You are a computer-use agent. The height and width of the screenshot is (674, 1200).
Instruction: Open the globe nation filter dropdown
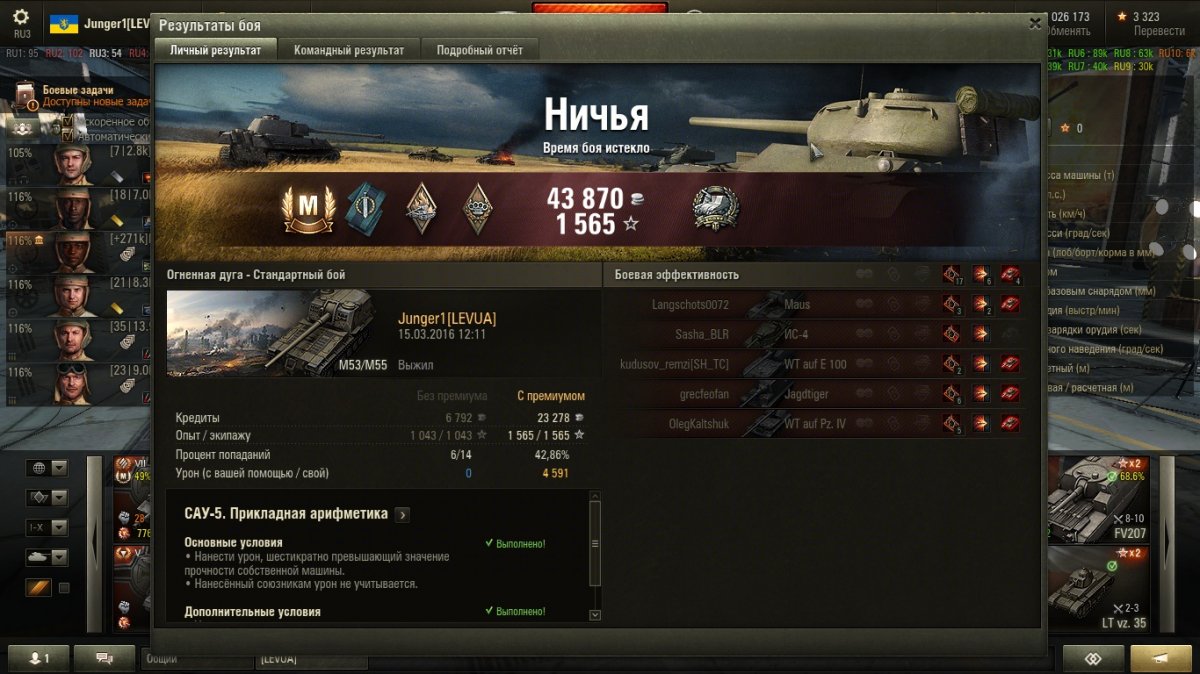tap(46, 468)
